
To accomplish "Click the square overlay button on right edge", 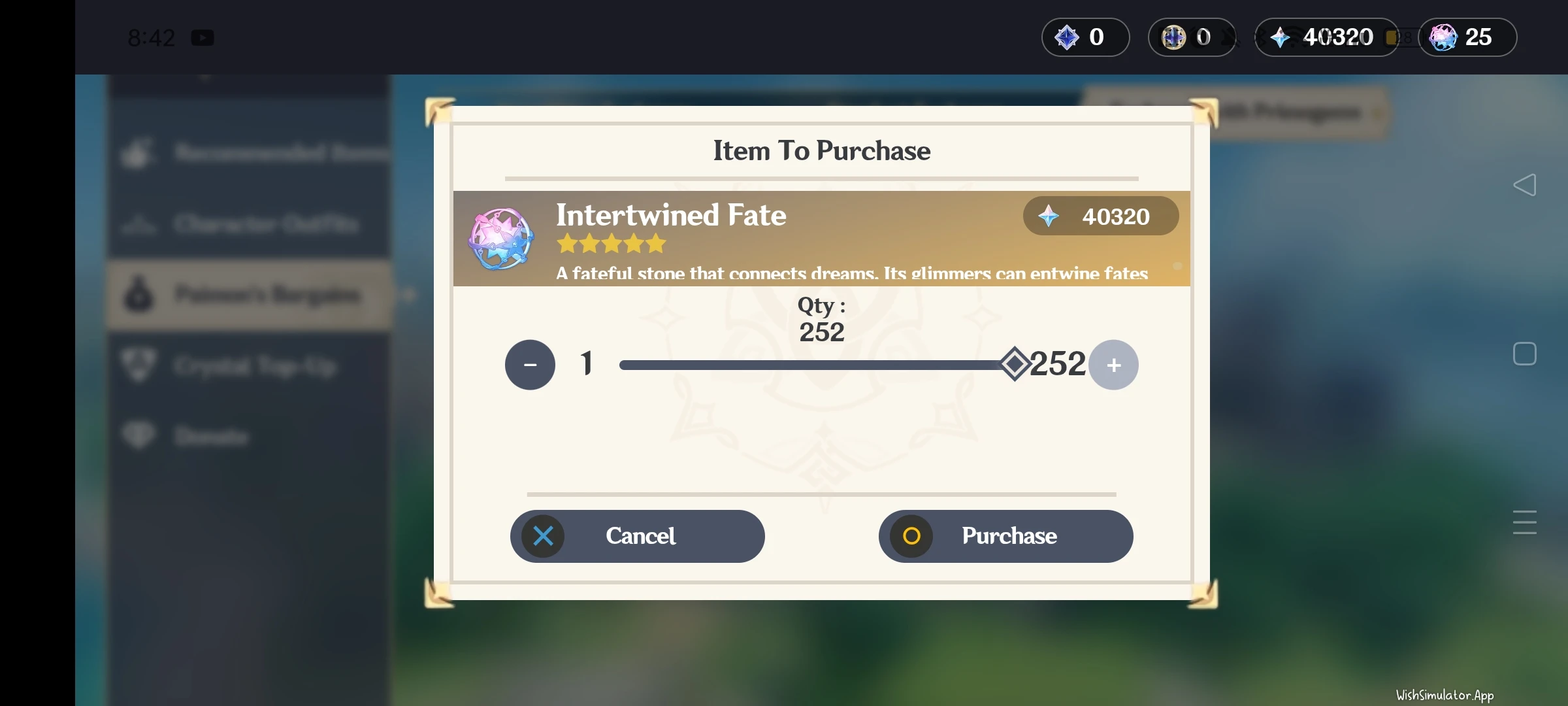I will point(1526,354).
